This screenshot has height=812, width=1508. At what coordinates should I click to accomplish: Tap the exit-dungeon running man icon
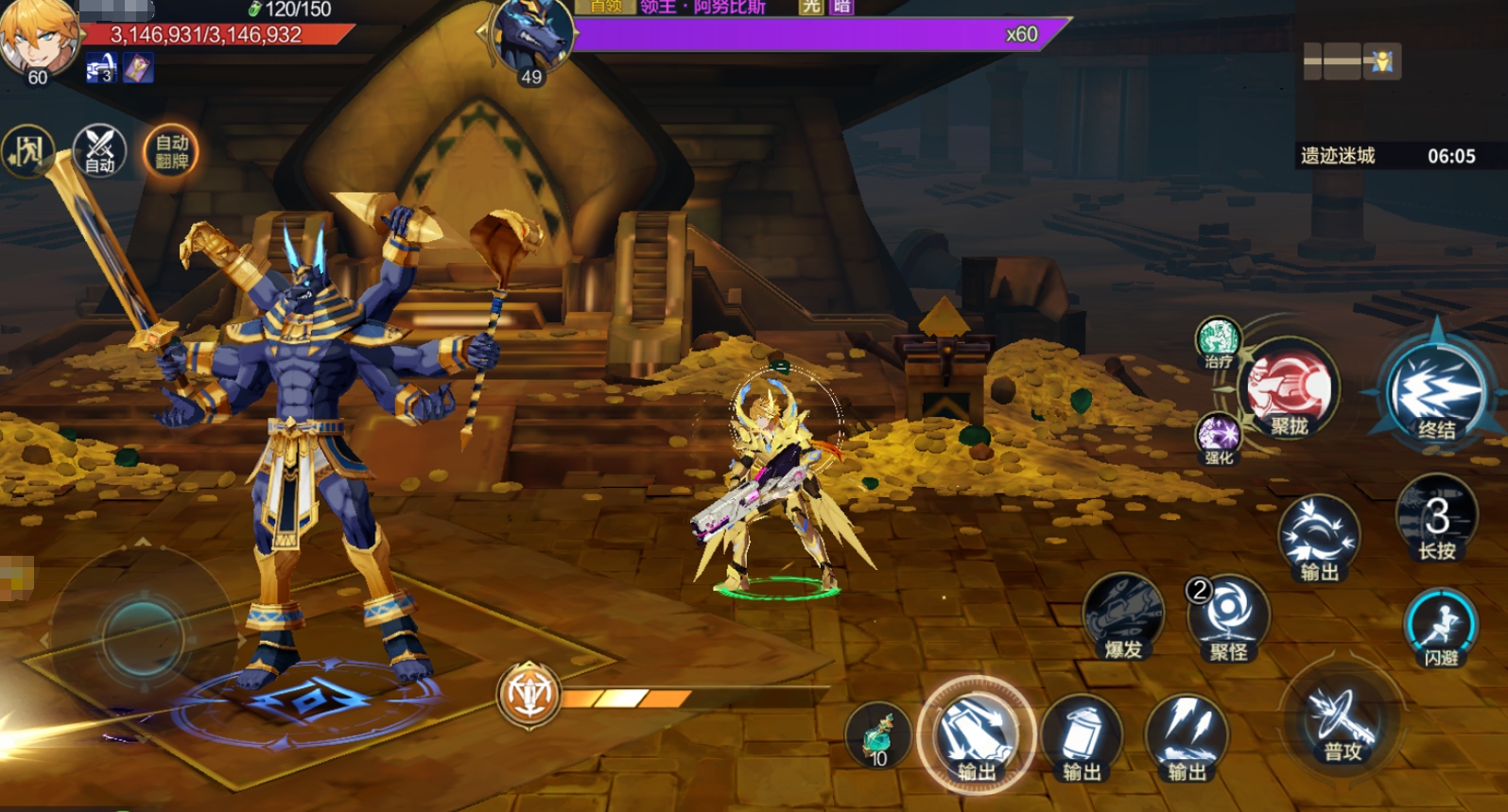26,151
